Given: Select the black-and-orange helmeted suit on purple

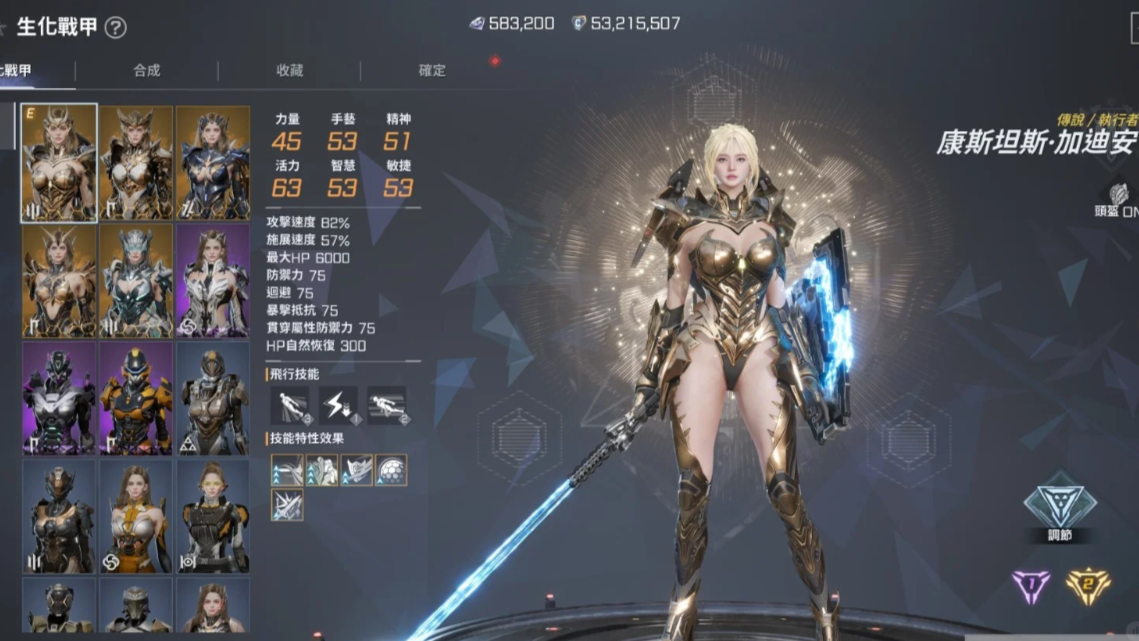Looking at the screenshot, I should tap(136, 398).
